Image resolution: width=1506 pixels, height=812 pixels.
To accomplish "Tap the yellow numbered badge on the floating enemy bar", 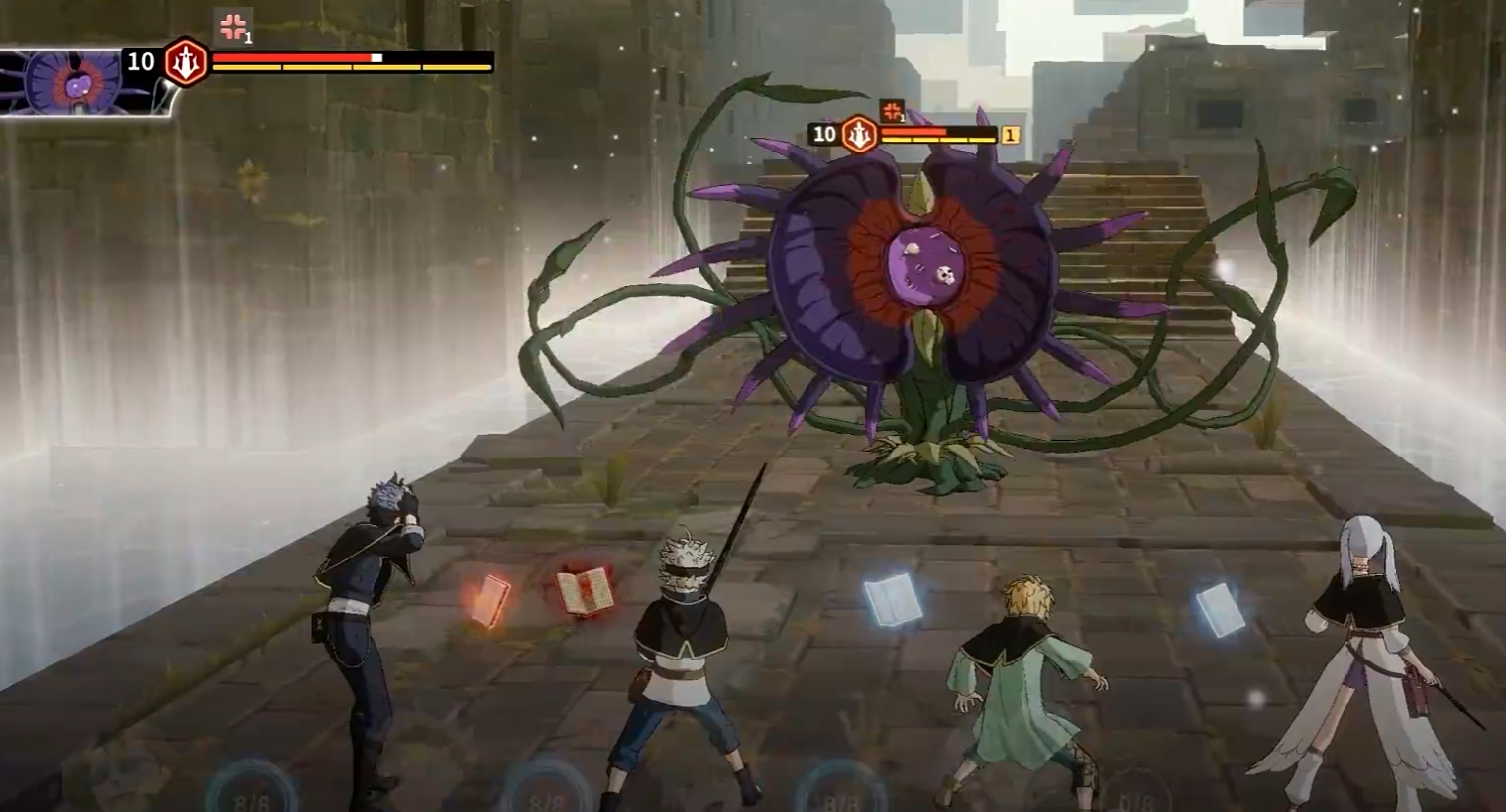I will tap(1010, 135).
